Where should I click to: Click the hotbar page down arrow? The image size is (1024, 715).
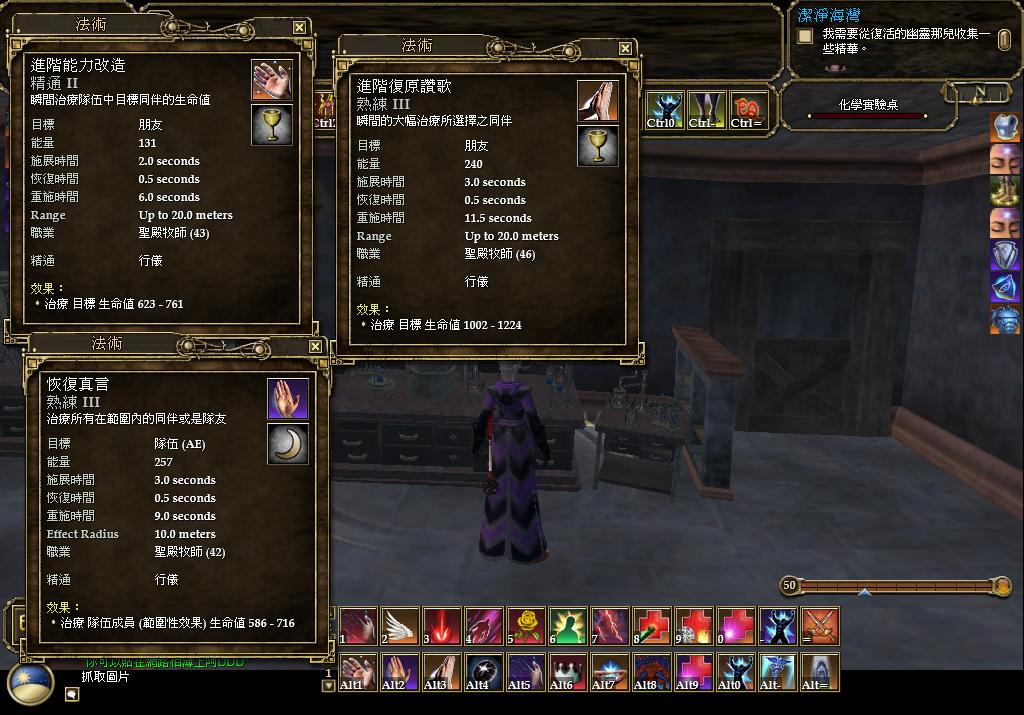[327, 686]
